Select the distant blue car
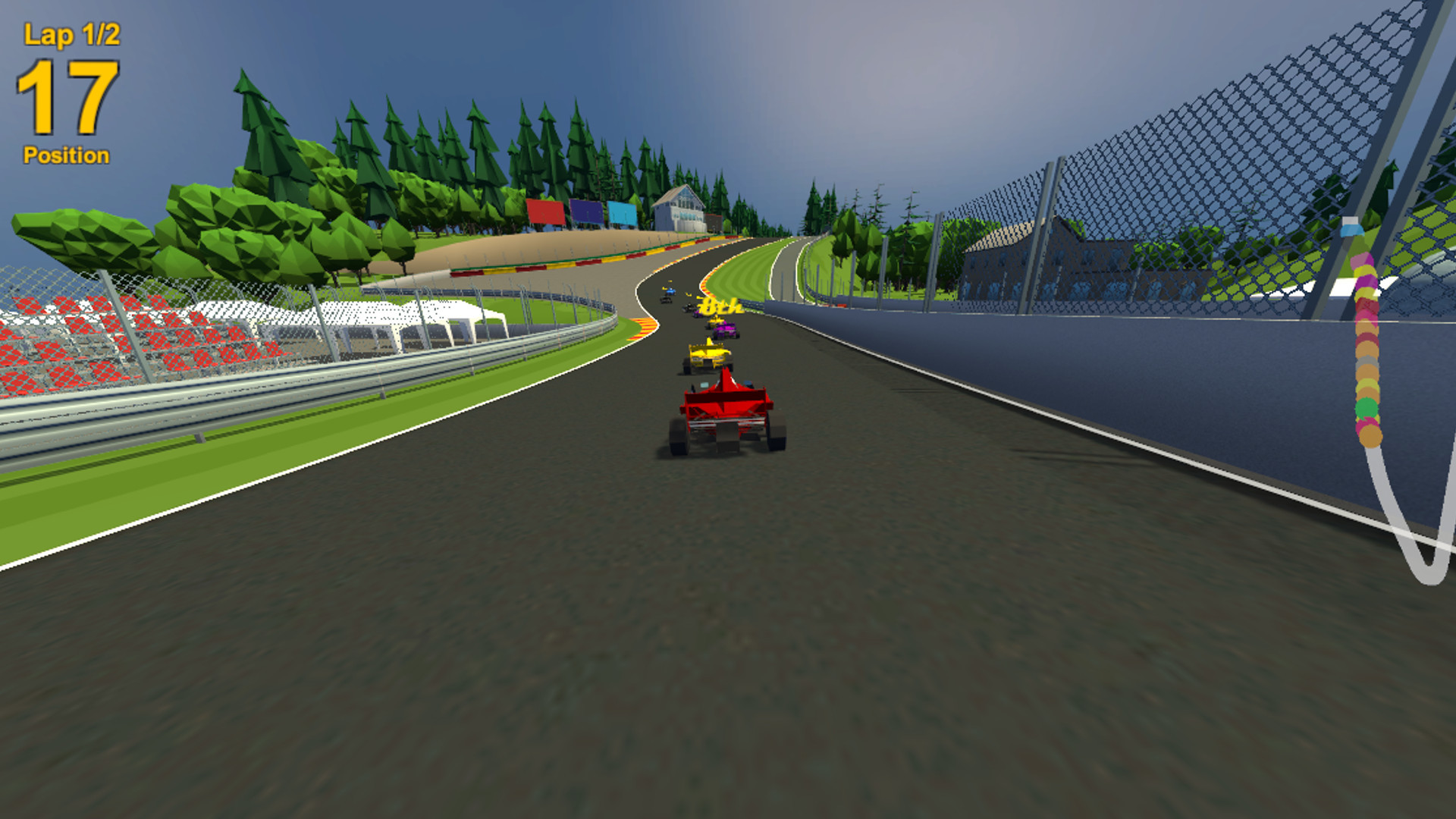Image resolution: width=1456 pixels, height=819 pixels. 670,291
